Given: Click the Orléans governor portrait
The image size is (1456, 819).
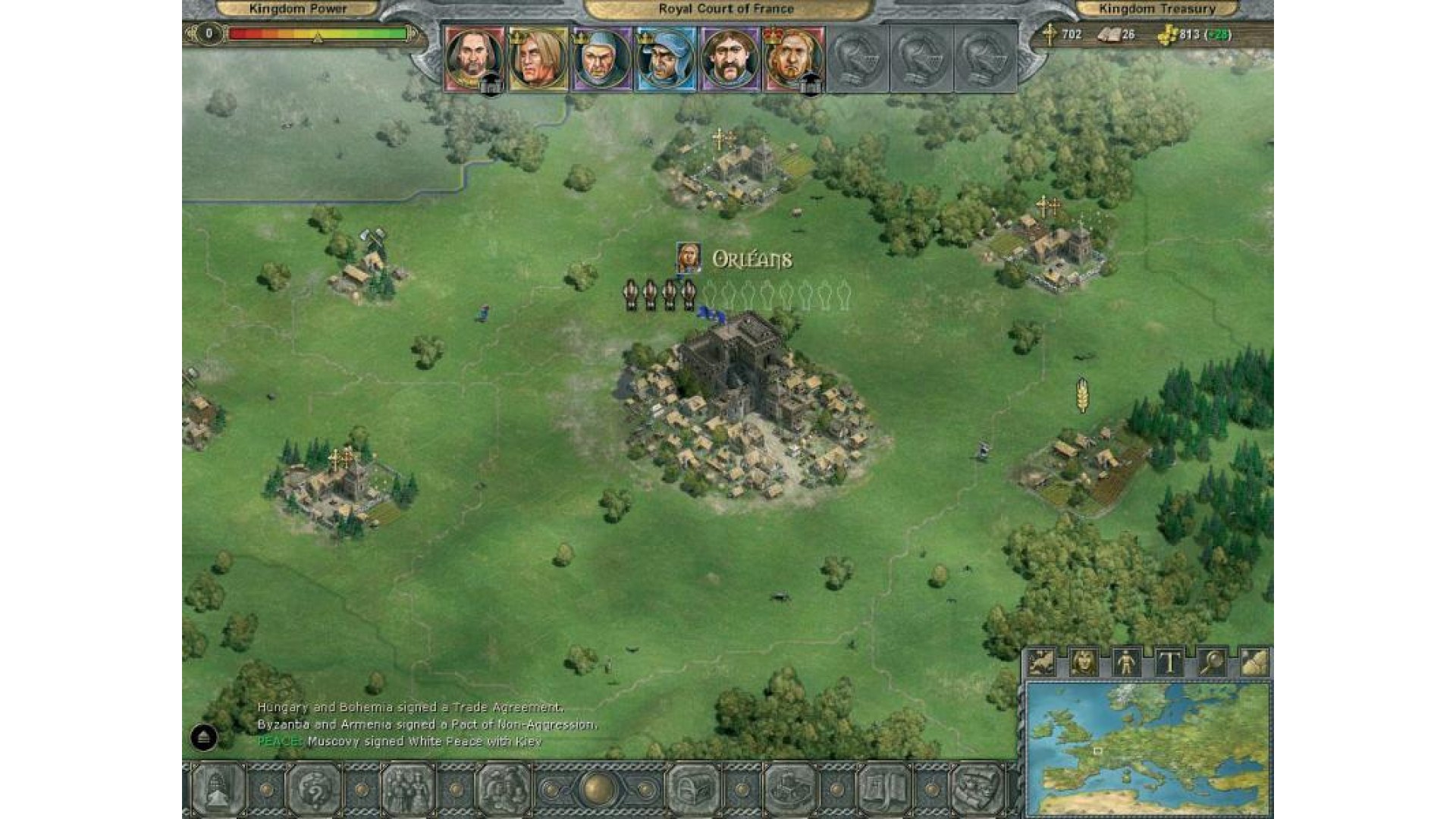Looking at the screenshot, I should tap(688, 258).
